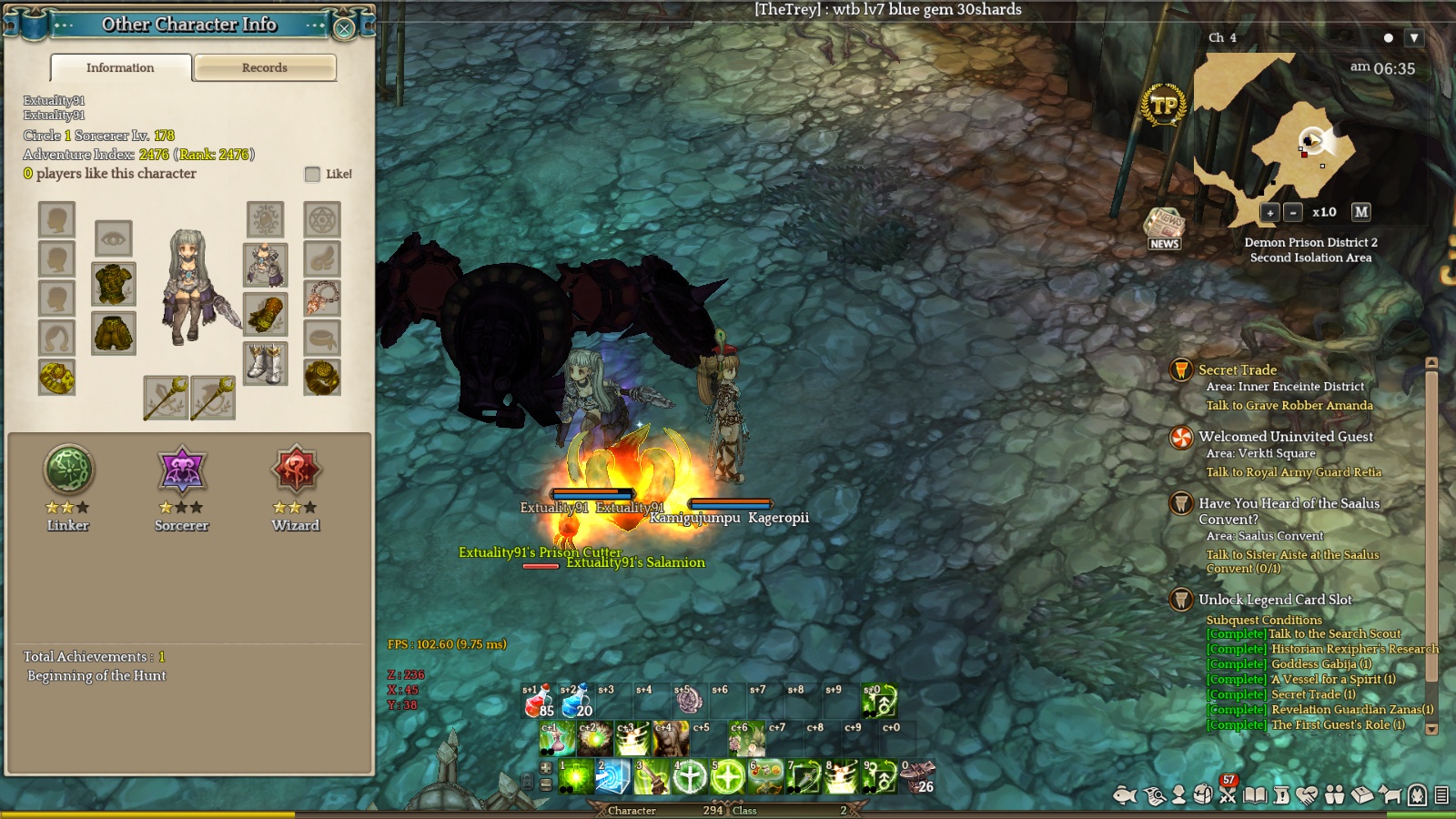Select the Sorcerer class emblem

[182, 470]
